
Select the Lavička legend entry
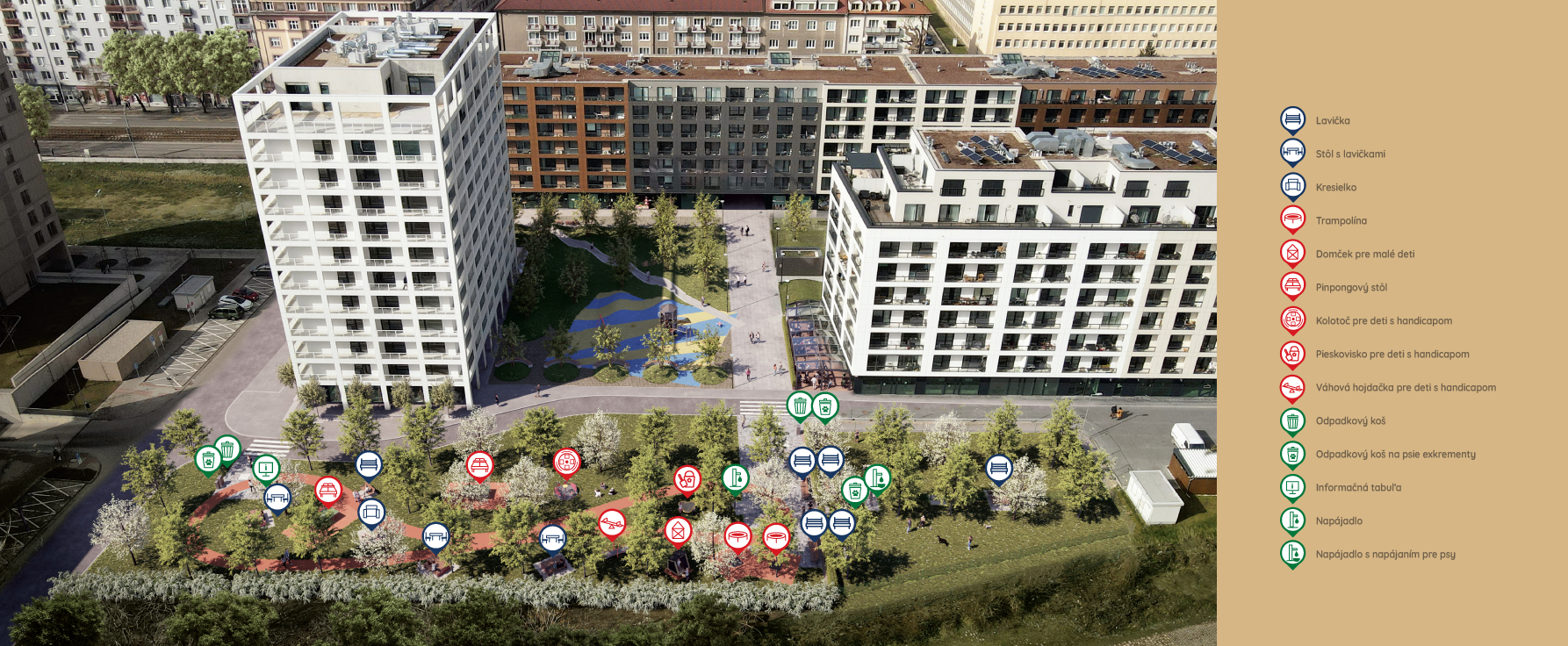tap(1332, 121)
